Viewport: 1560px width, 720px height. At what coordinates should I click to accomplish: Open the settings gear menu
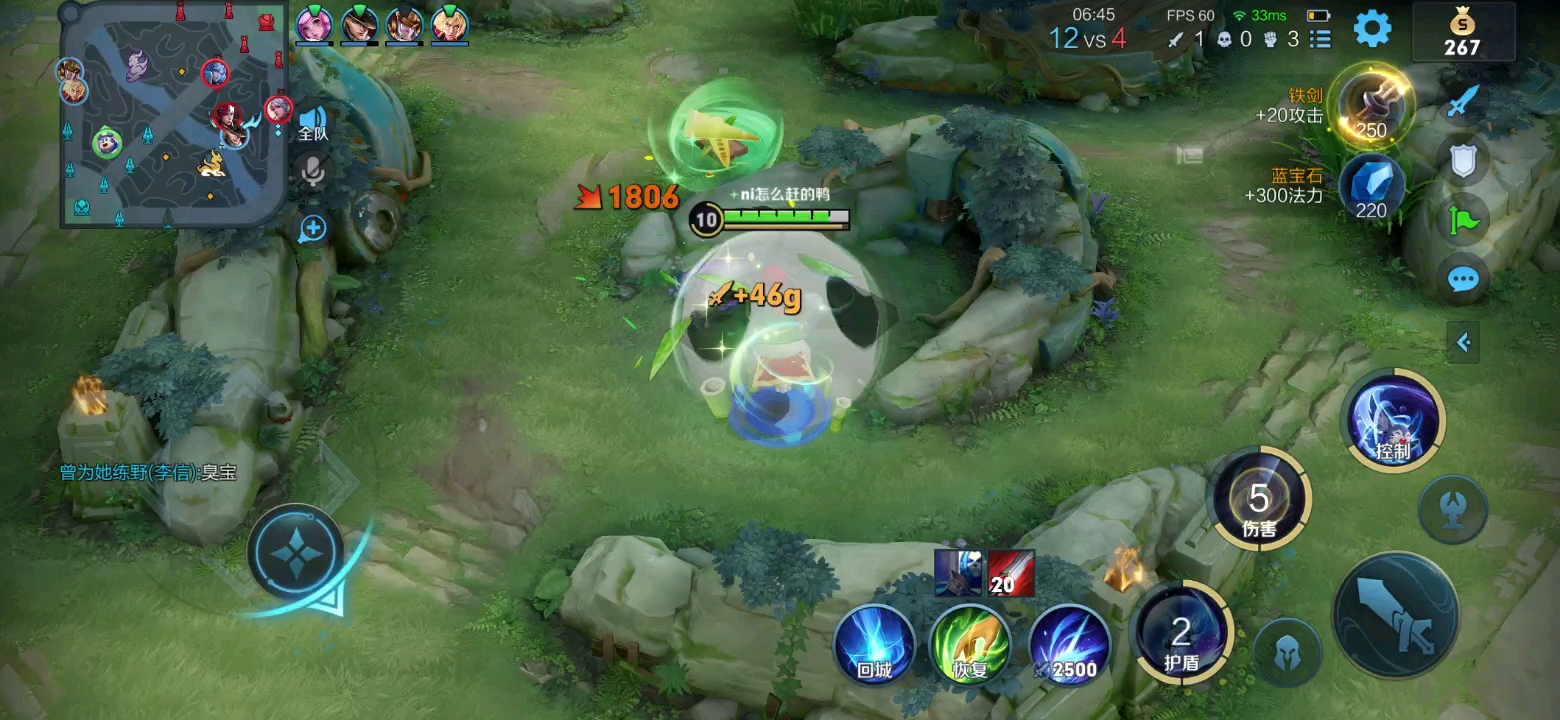coord(1372,28)
